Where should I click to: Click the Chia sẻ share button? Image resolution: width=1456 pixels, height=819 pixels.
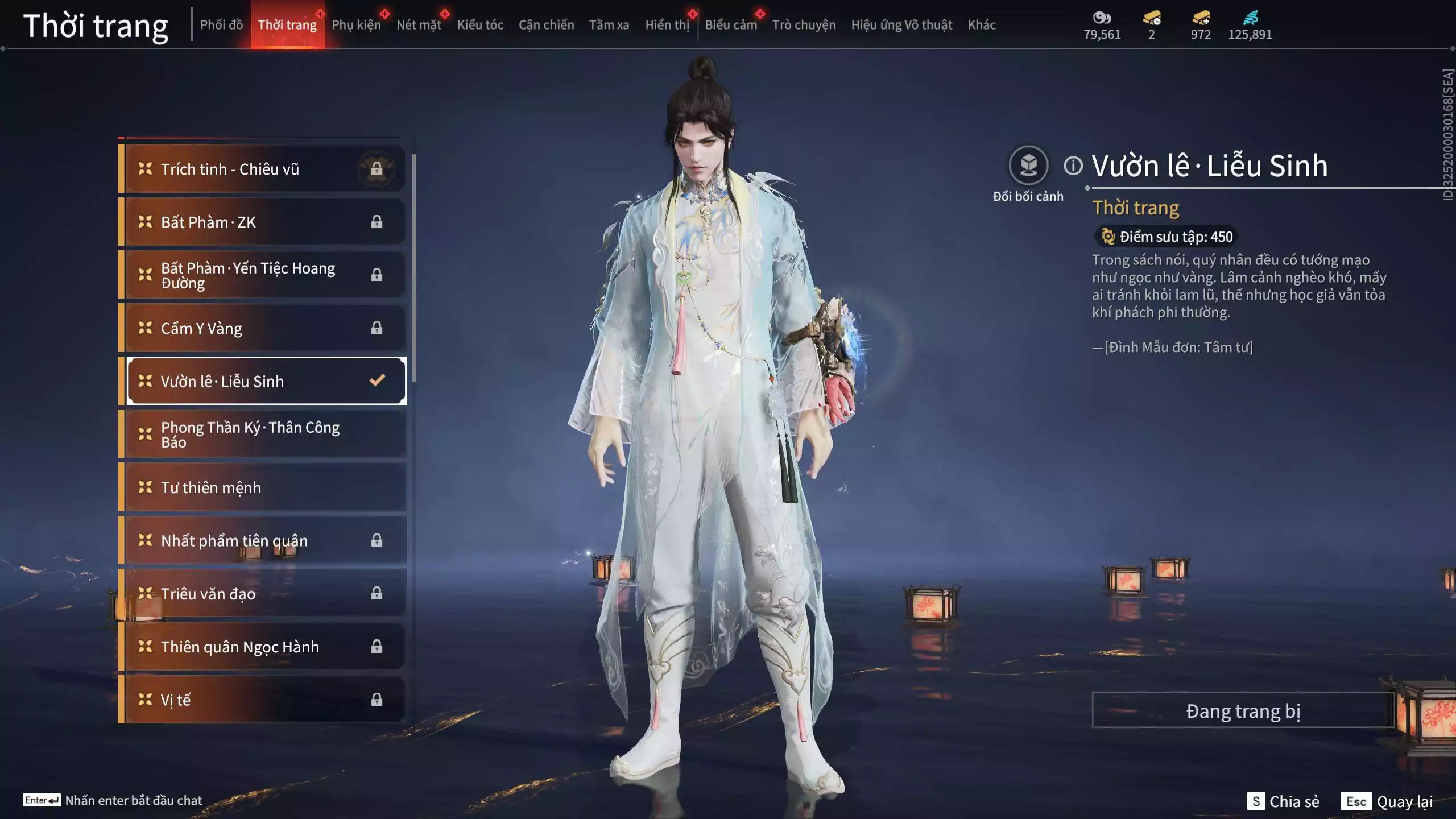(x=1284, y=801)
